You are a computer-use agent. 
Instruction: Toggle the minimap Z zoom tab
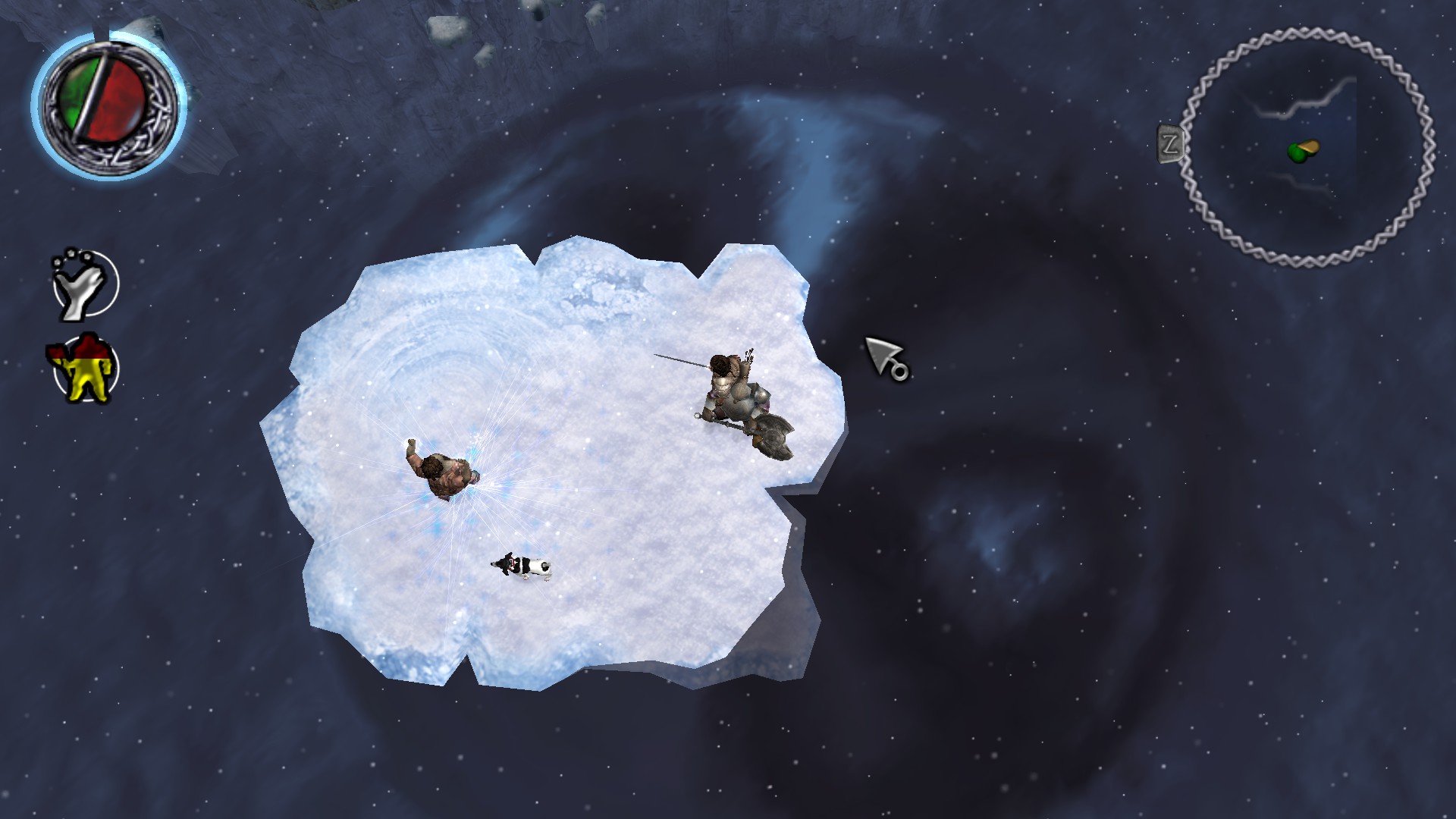click(1170, 143)
